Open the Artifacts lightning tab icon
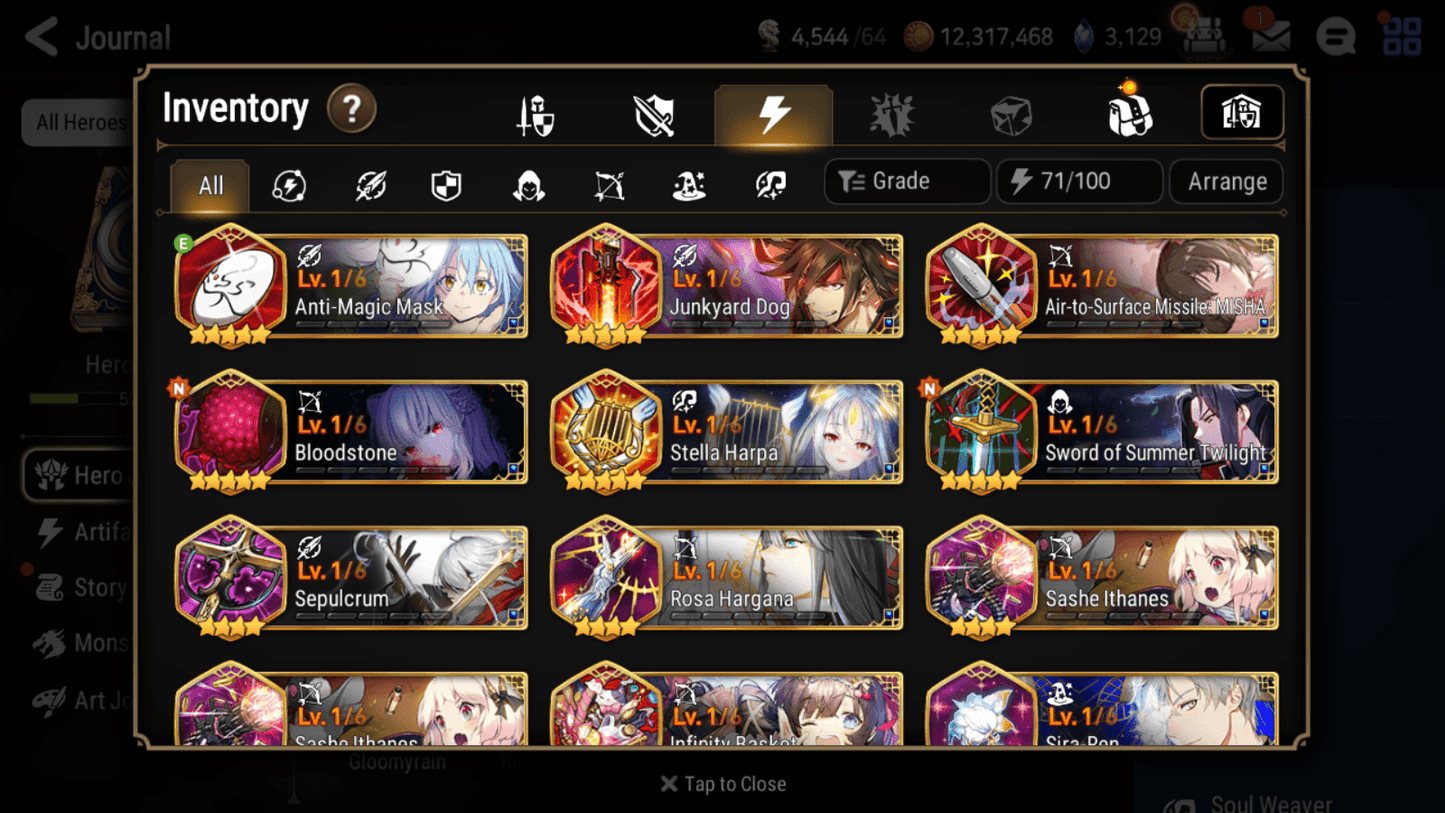This screenshot has width=1445, height=813. pyautogui.click(x=774, y=116)
